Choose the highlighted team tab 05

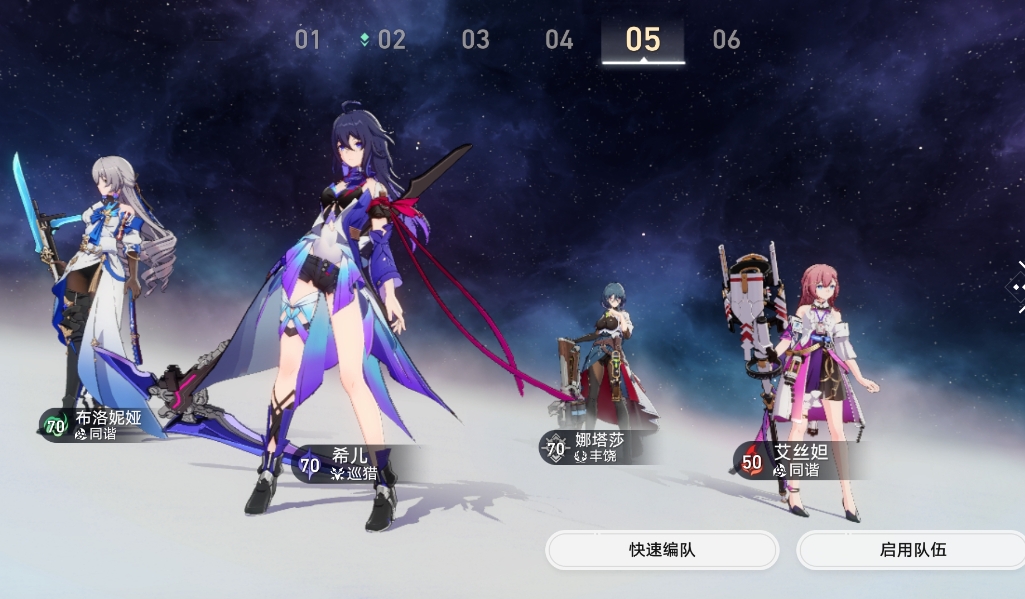[643, 40]
